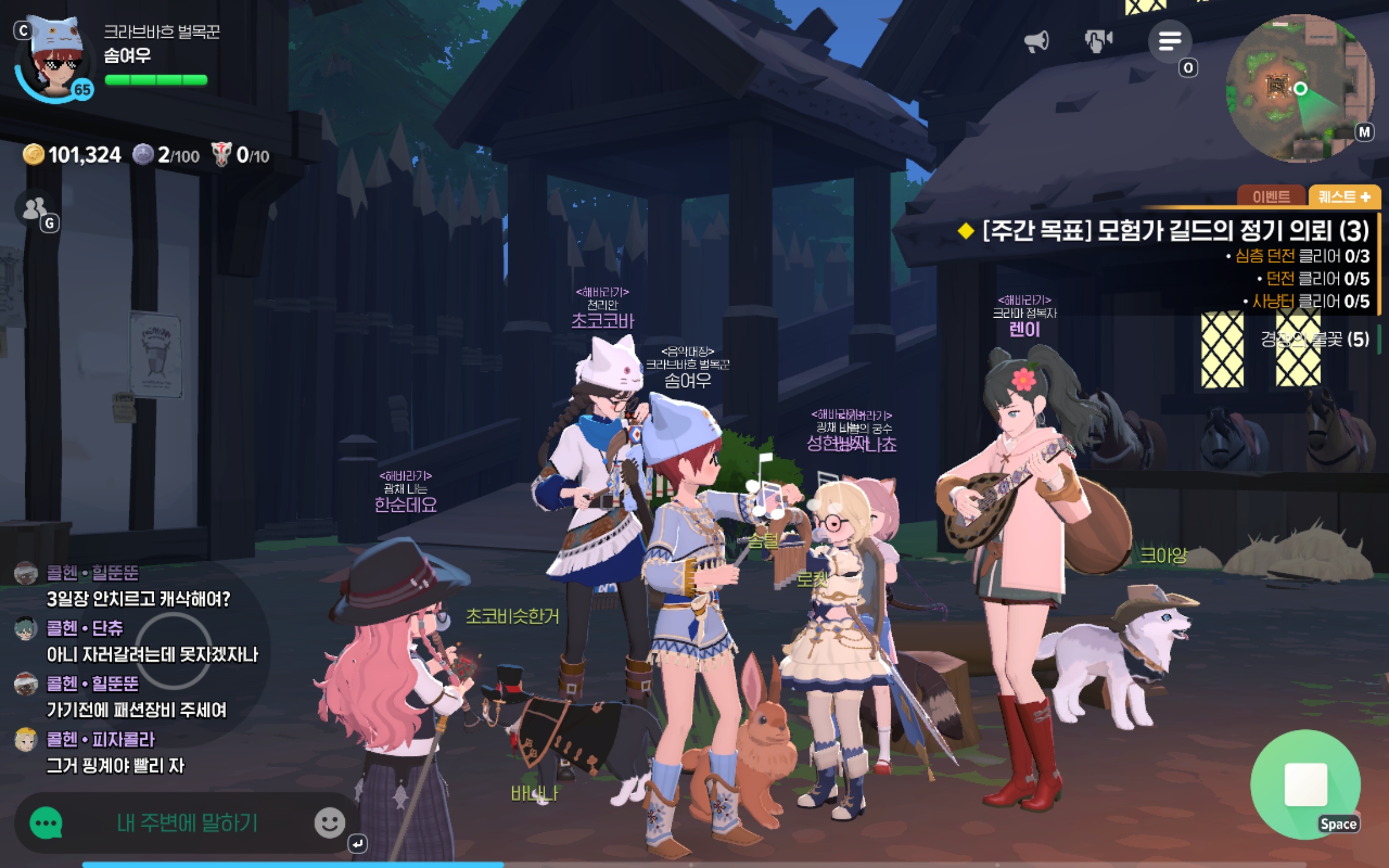This screenshot has height=868, width=1389.
Task: Click chat message from 힐뚠뚠 about 패션장비
Action: [136, 710]
